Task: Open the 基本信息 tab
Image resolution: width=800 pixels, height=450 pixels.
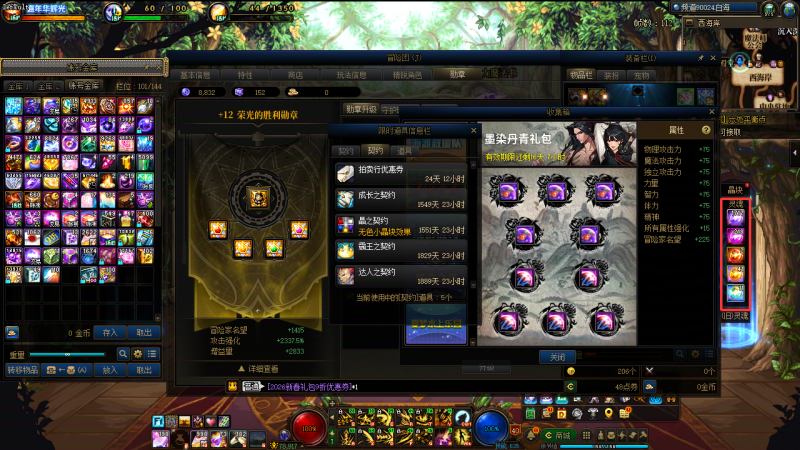Action: (195, 74)
